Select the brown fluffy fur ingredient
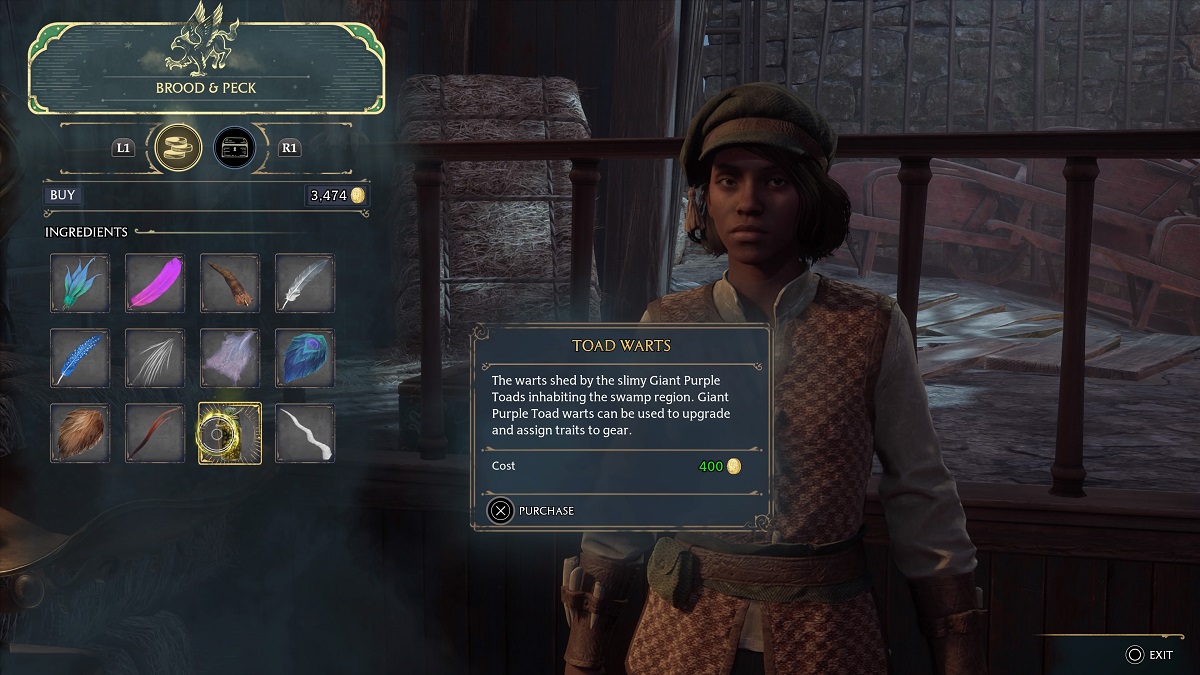1200x675 pixels. coord(80,433)
